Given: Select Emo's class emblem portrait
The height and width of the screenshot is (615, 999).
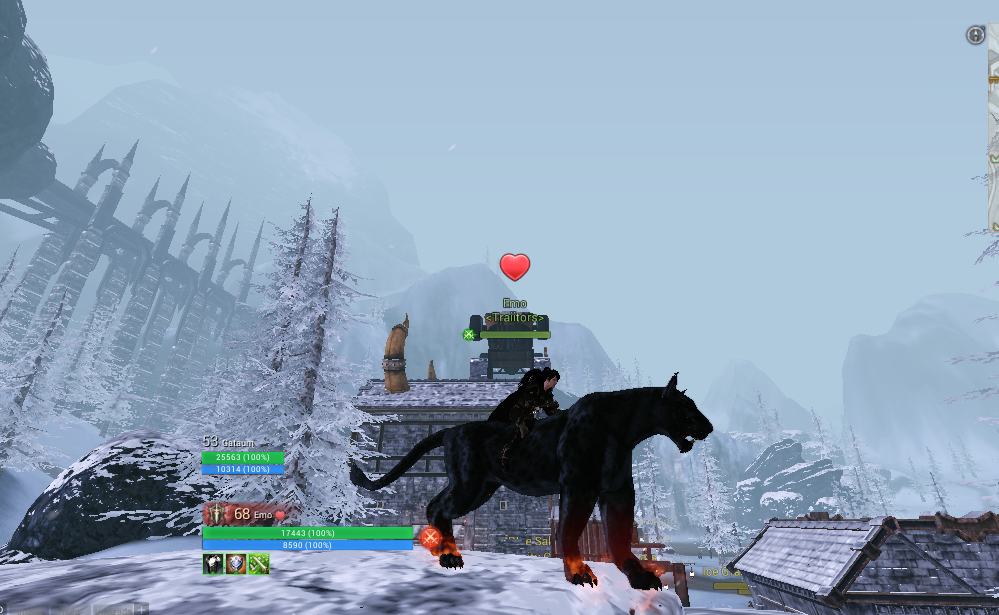Looking at the screenshot, I should point(217,515).
